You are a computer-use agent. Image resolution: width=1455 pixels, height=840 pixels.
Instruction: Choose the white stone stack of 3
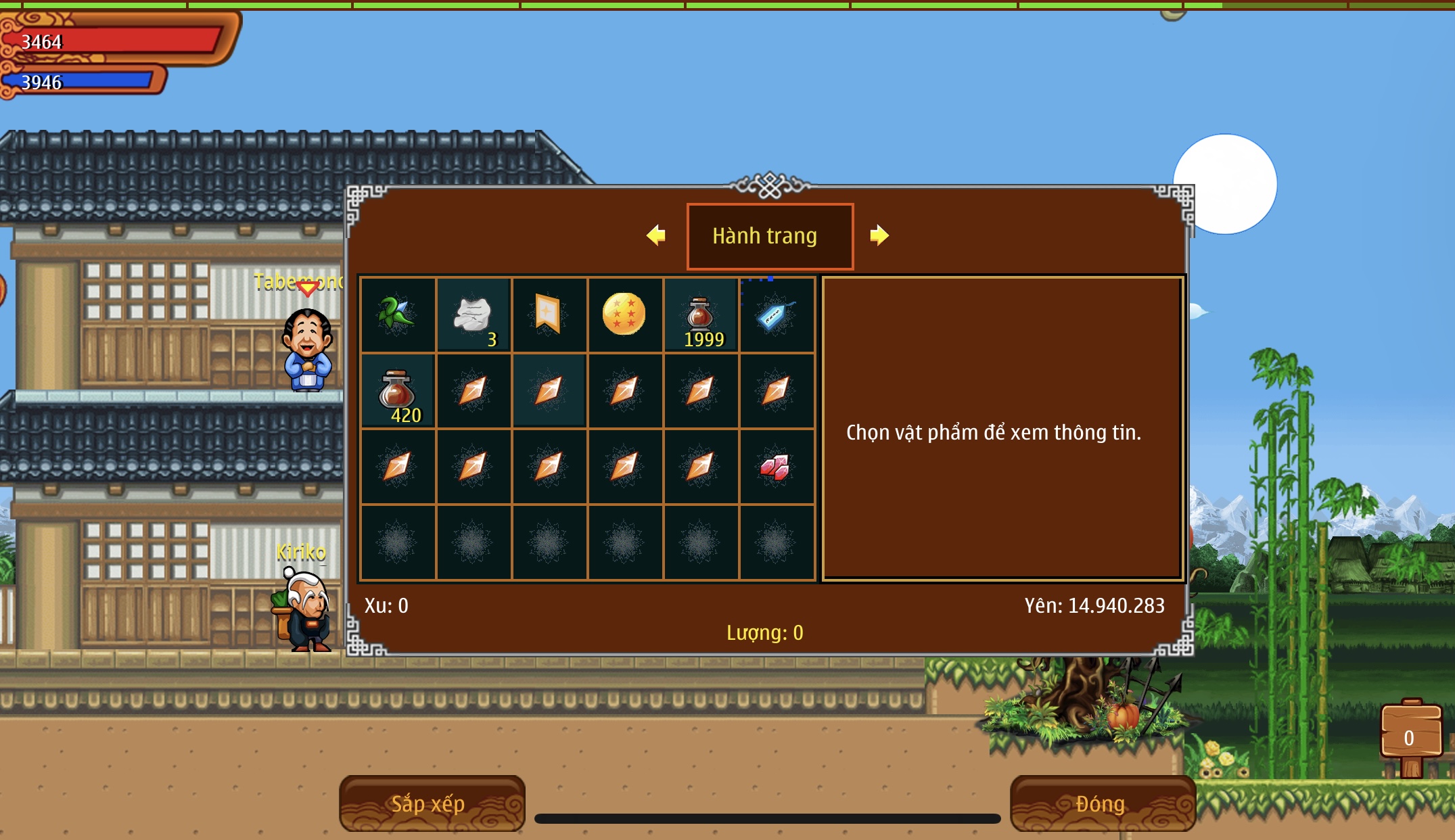pyautogui.click(x=474, y=314)
